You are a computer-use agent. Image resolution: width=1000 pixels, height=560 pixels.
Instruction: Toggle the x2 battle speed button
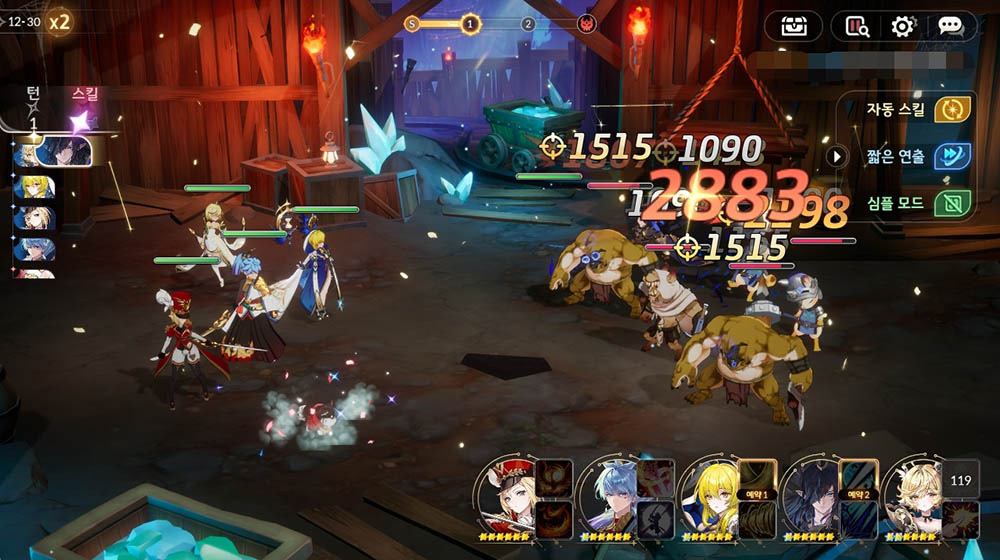60,21
